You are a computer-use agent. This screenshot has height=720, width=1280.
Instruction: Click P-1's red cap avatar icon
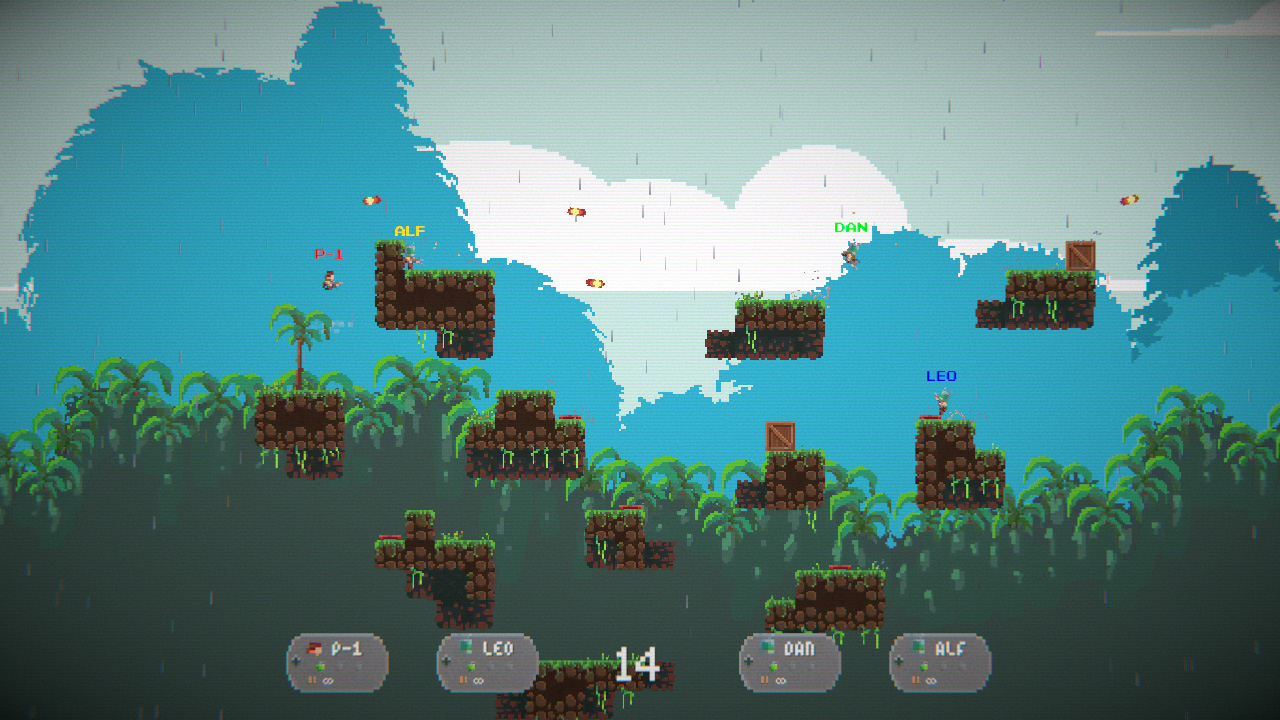[313, 646]
